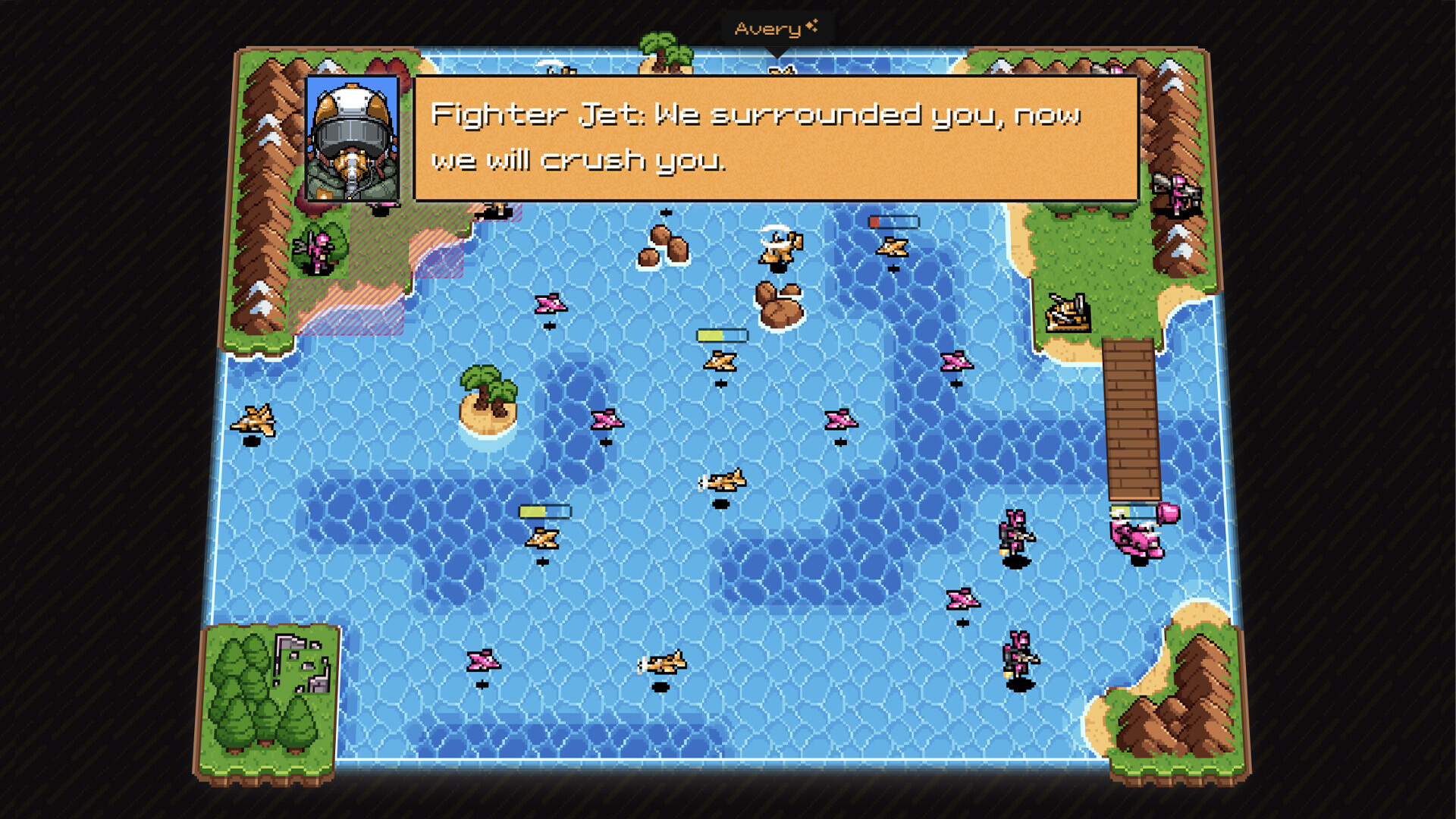Click the green health bar above the central jet

pyautogui.click(x=720, y=334)
